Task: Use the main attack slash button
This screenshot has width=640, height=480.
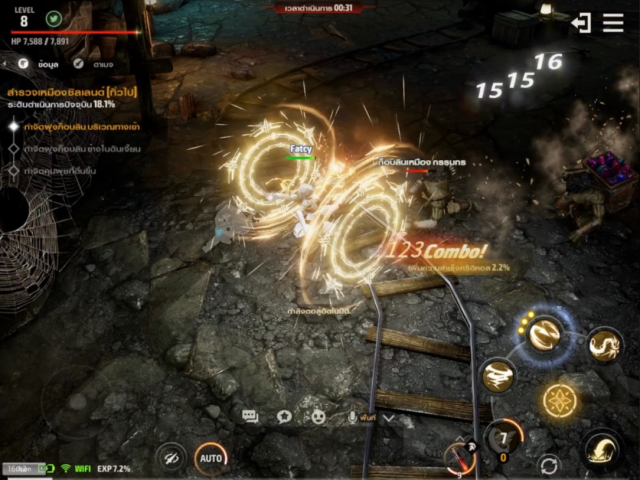Action: [601, 447]
